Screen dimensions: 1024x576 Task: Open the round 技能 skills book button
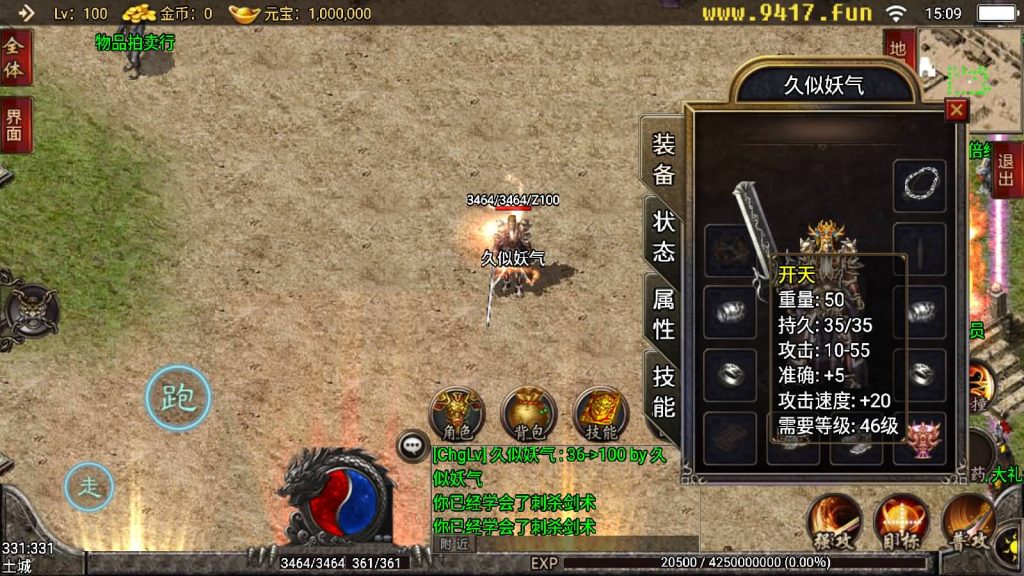click(x=600, y=413)
